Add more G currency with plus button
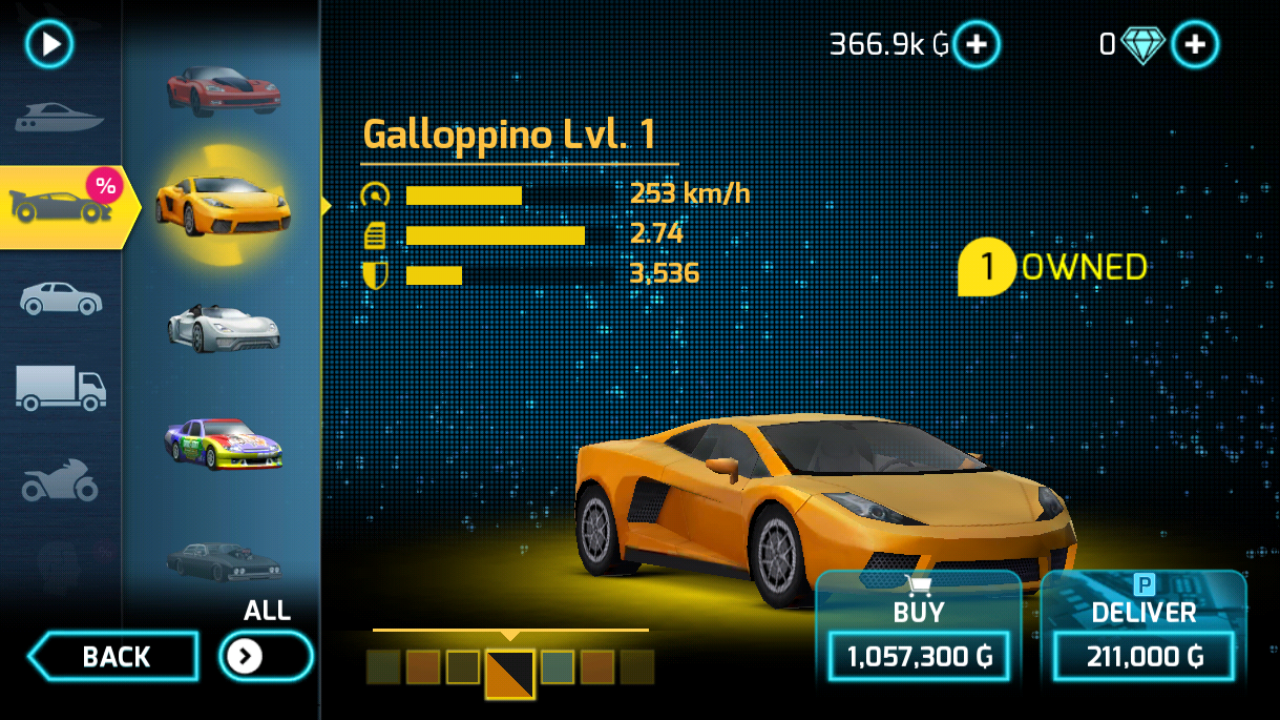1280x720 pixels. point(976,45)
